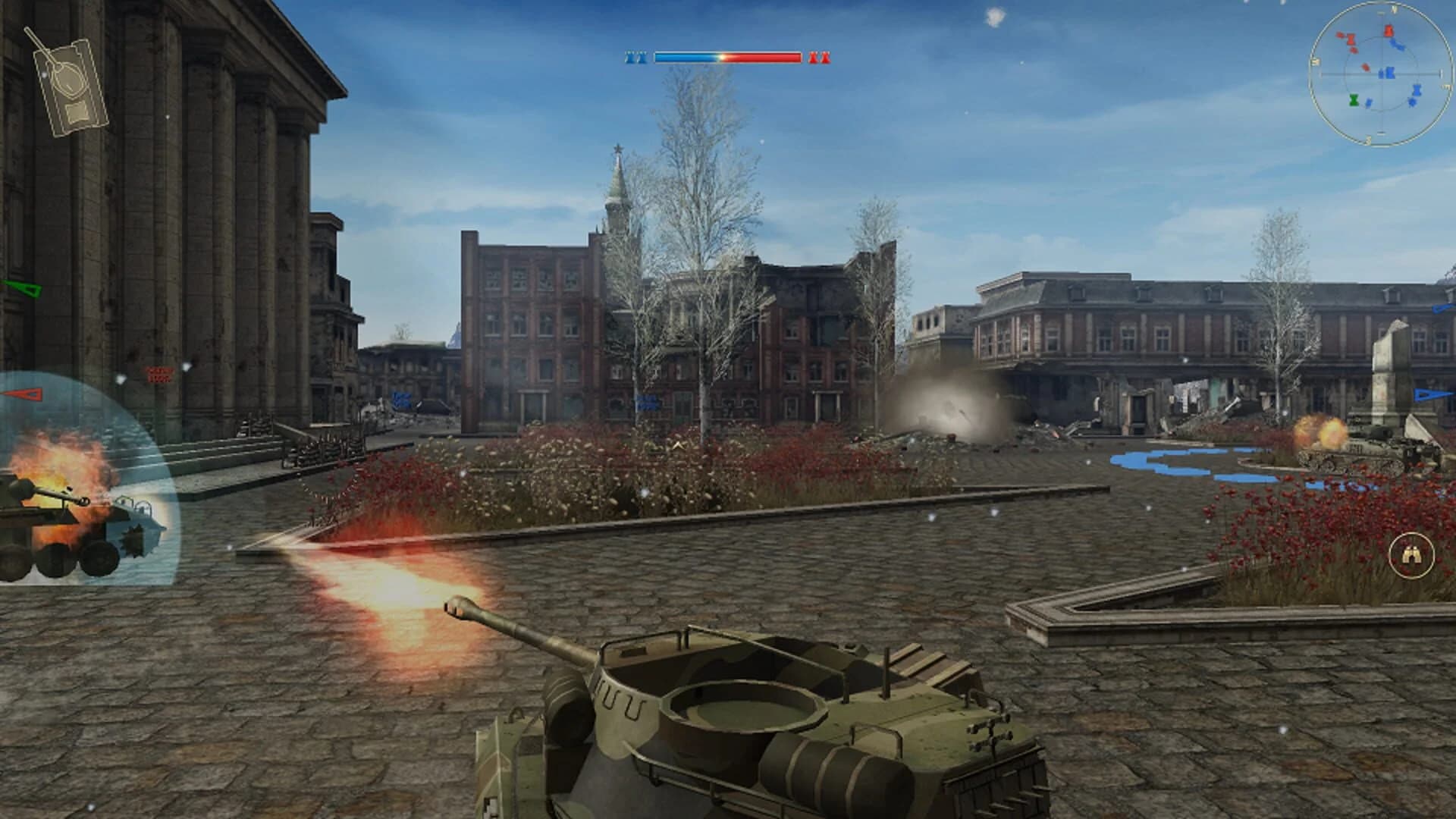Select the N compass label on the minimap
The image size is (1456, 819).
1393,9
